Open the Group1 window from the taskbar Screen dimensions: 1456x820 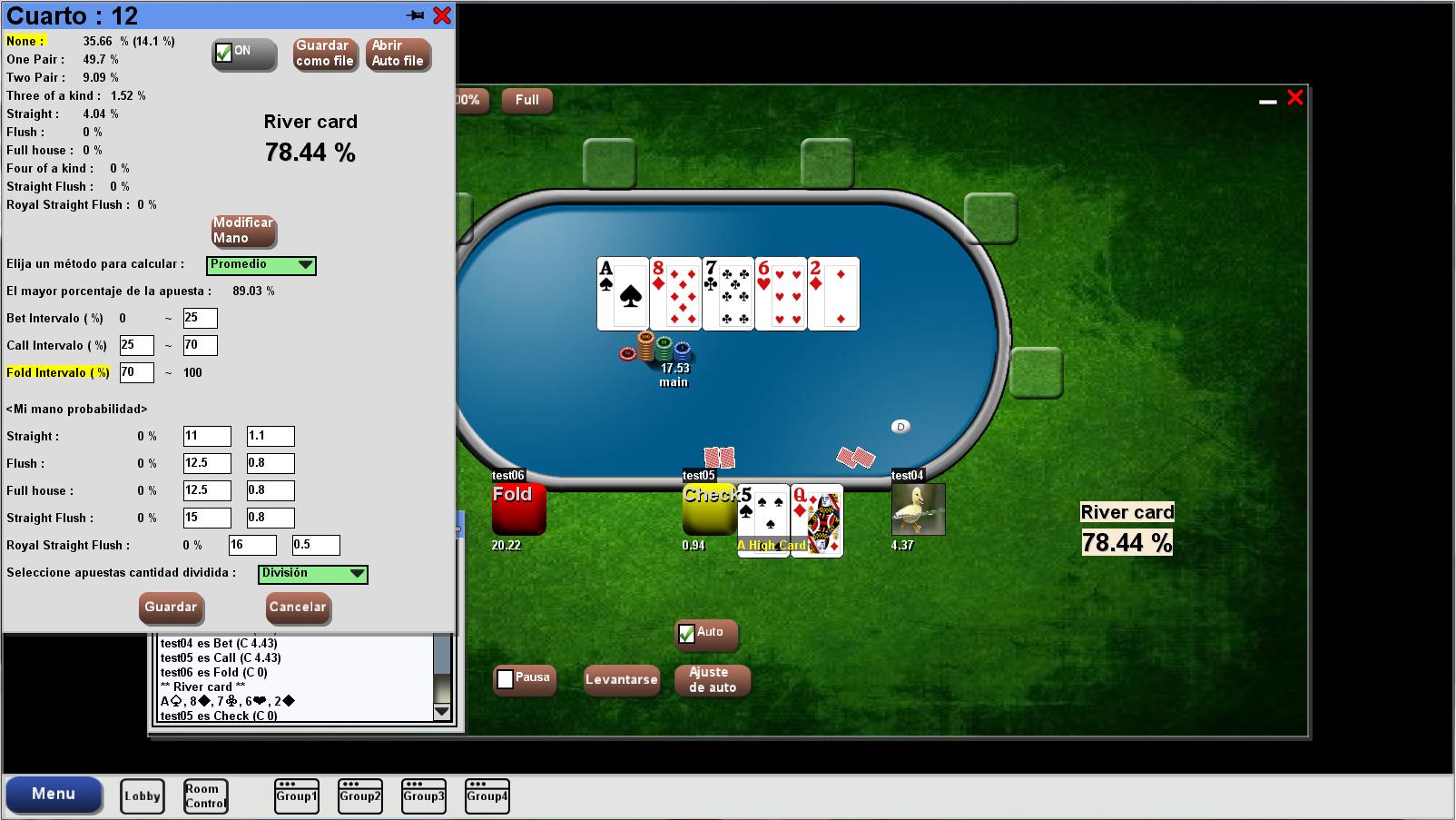(296, 795)
